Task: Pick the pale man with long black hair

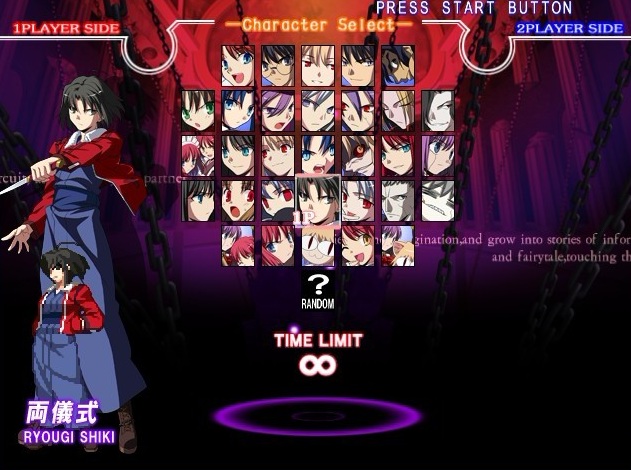Action: (437, 110)
